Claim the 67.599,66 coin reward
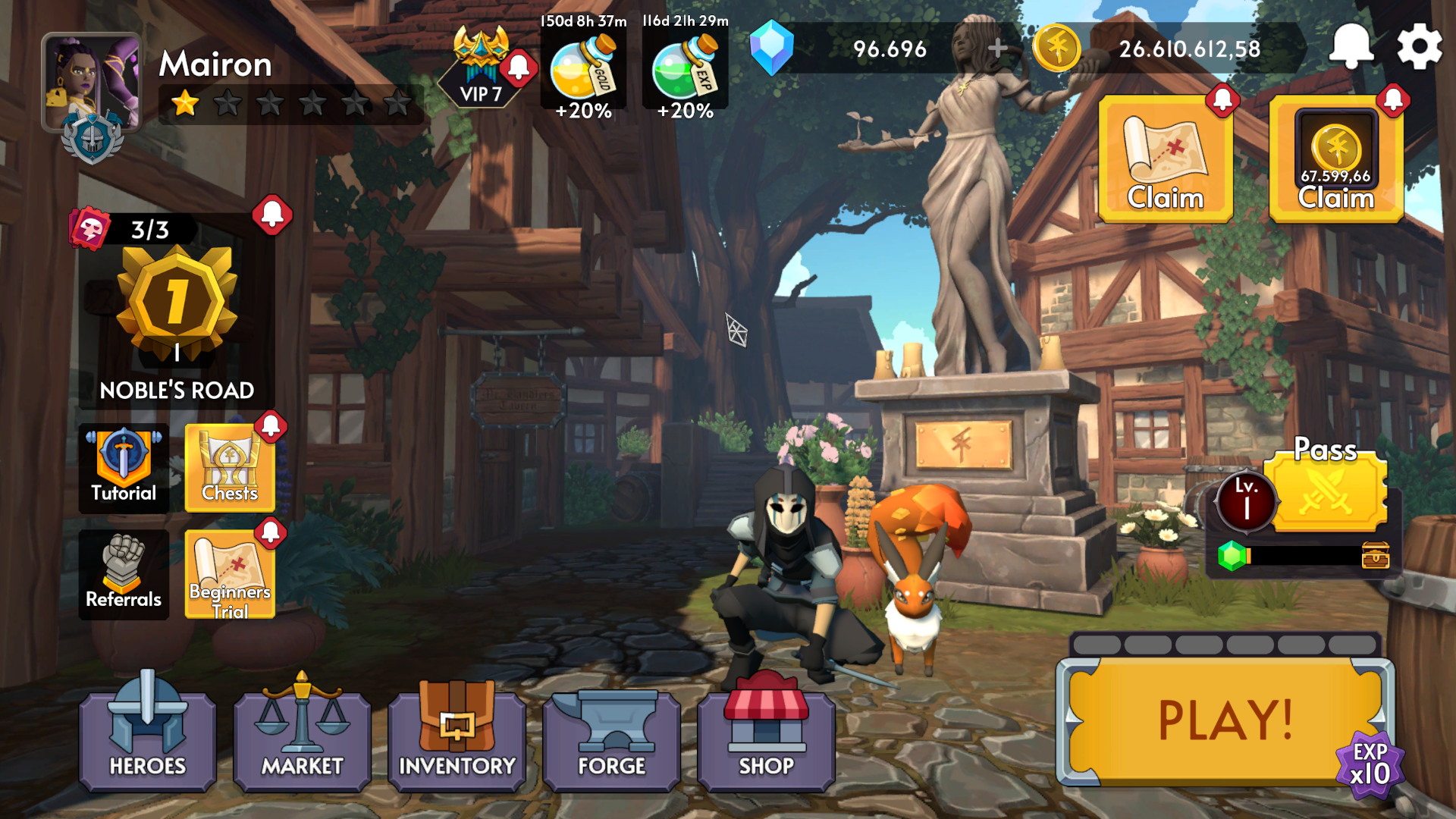 1336,159
